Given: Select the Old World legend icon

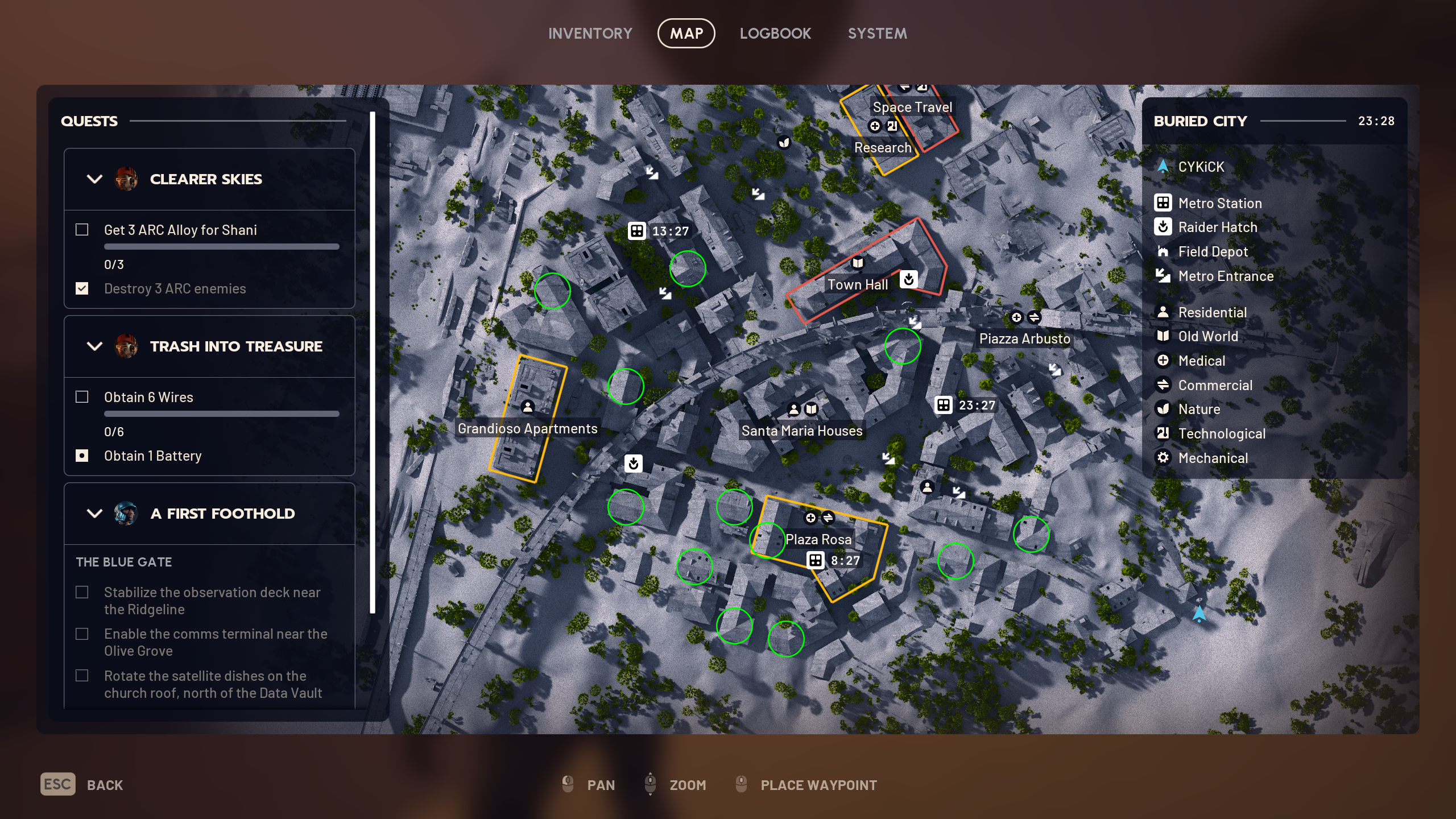Looking at the screenshot, I should click(1164, 336).
